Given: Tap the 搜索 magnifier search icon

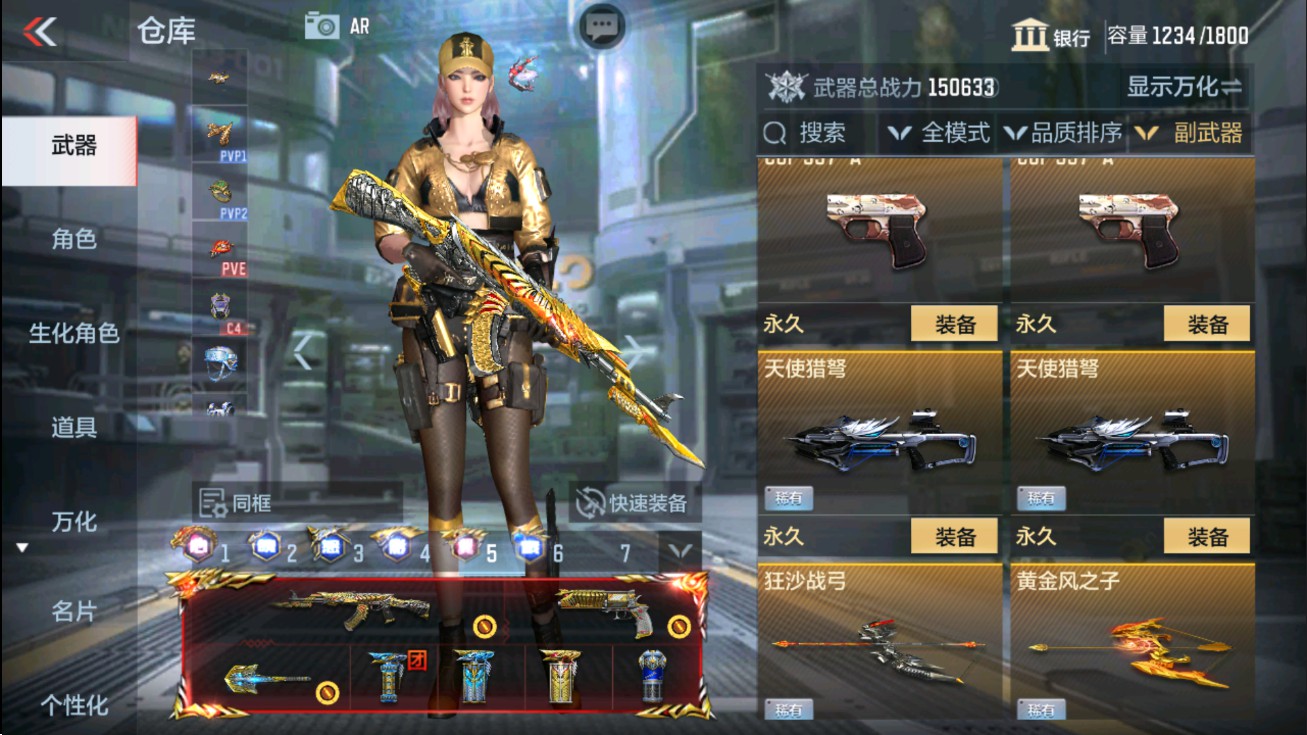Looking at the screenshot, I should (x=773, y=132).
